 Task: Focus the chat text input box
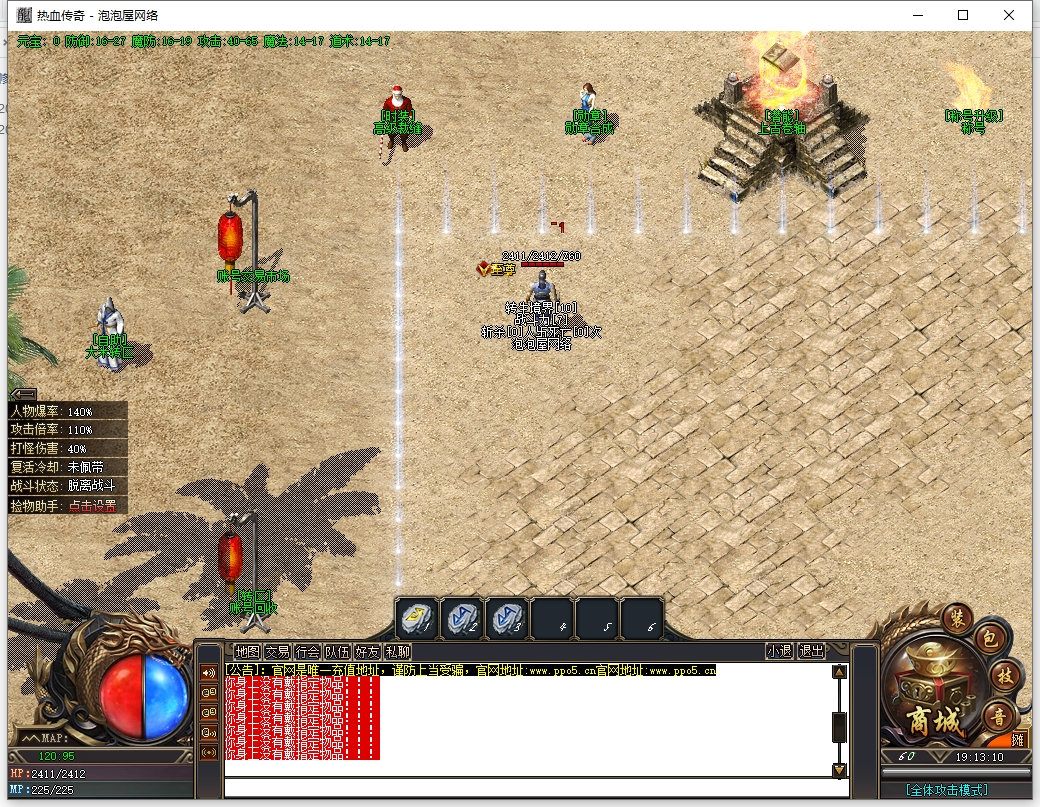pos(530,786)
